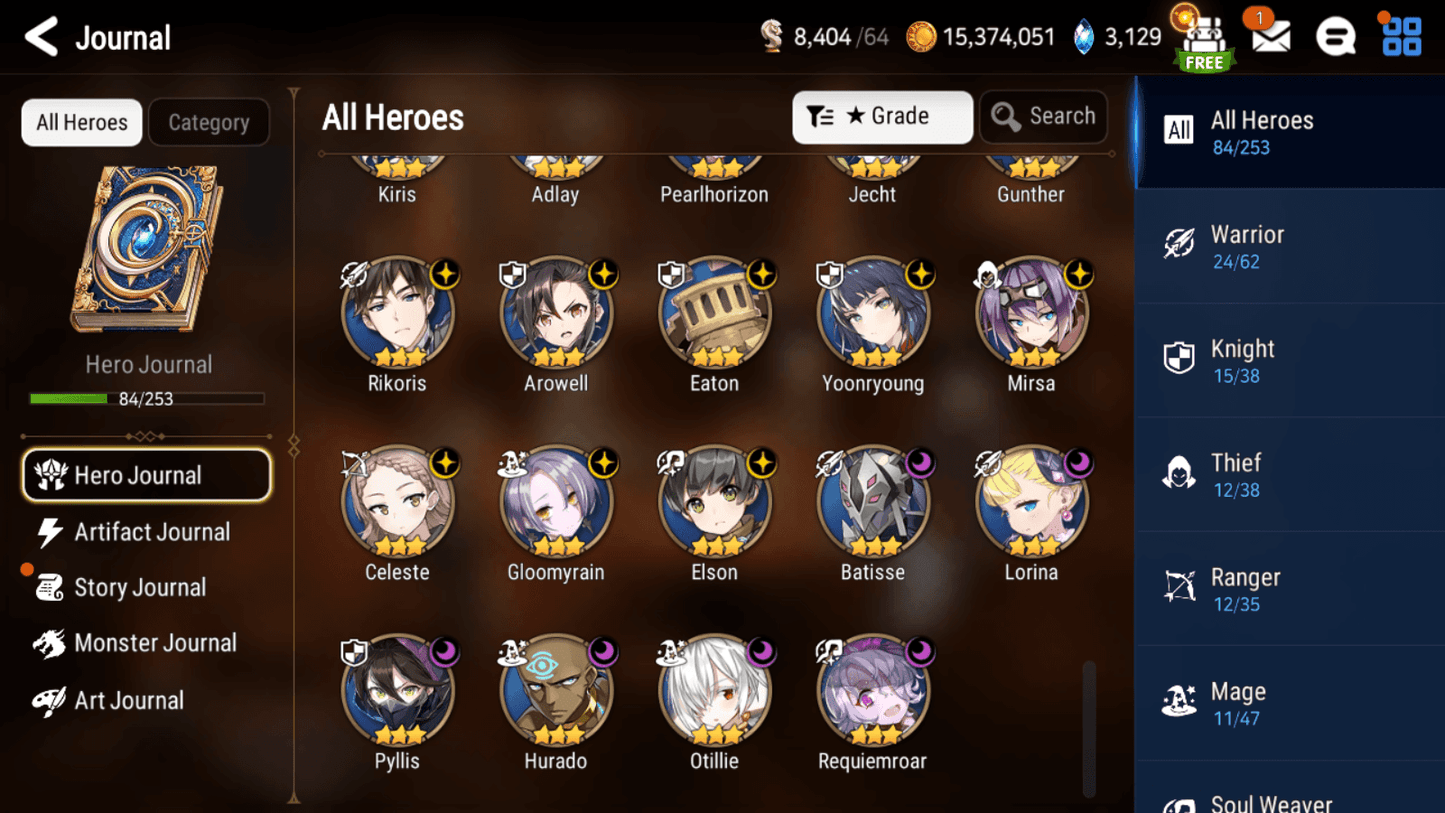
Task: Open the Monster Journal section
Action: pos(155,643)
